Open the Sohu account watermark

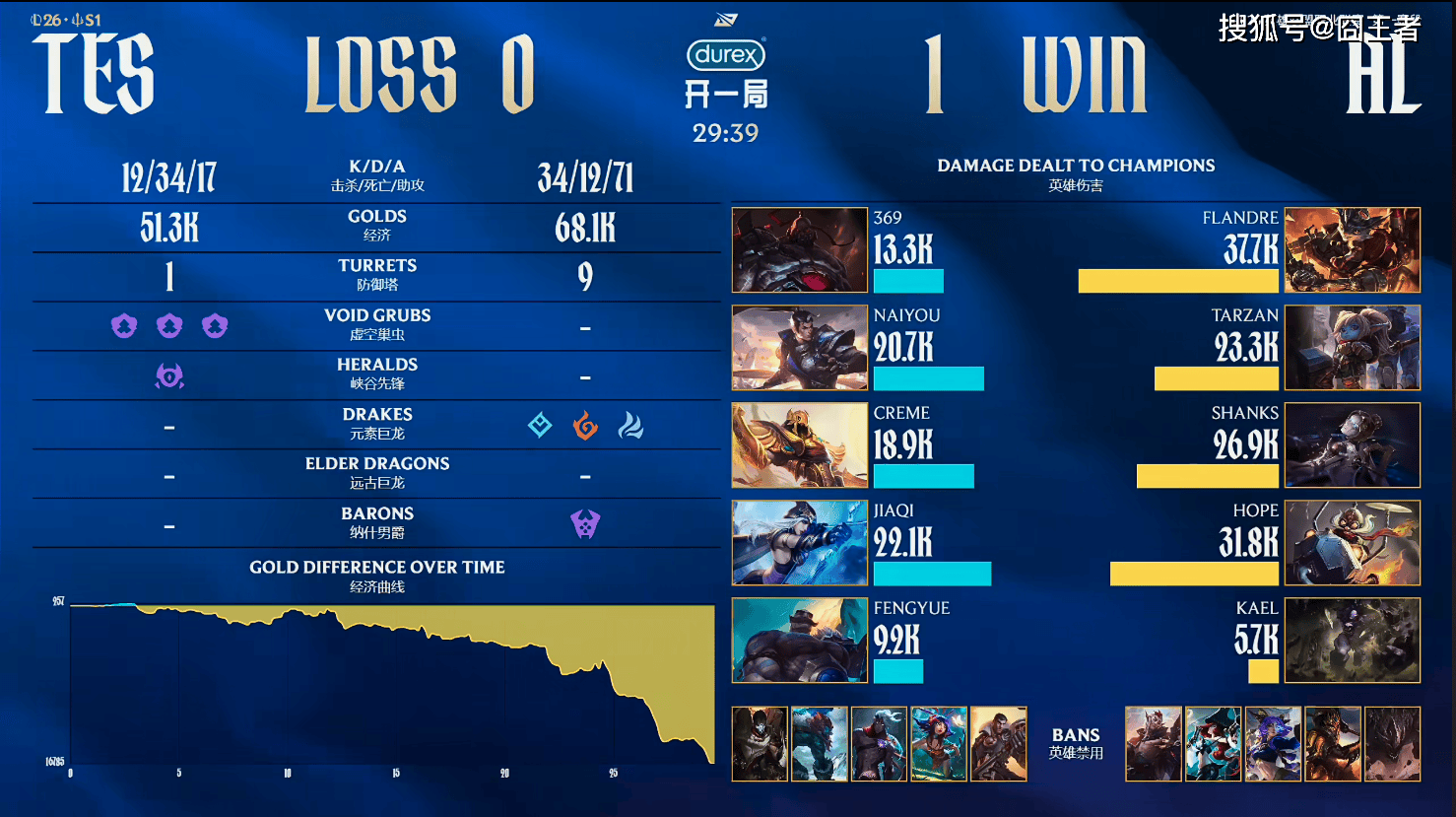1319,28
